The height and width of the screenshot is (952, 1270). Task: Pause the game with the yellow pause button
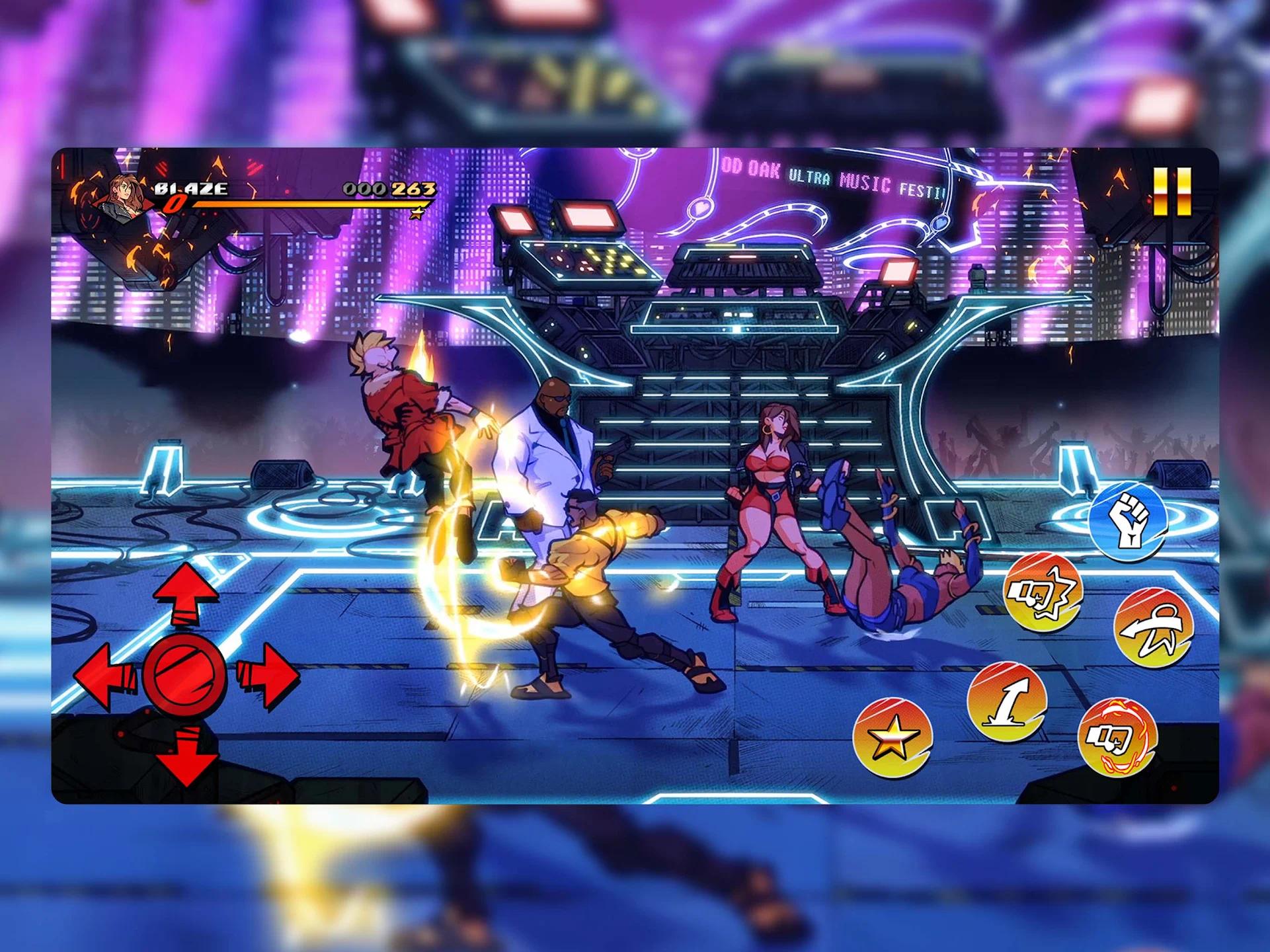point(1172,191)
